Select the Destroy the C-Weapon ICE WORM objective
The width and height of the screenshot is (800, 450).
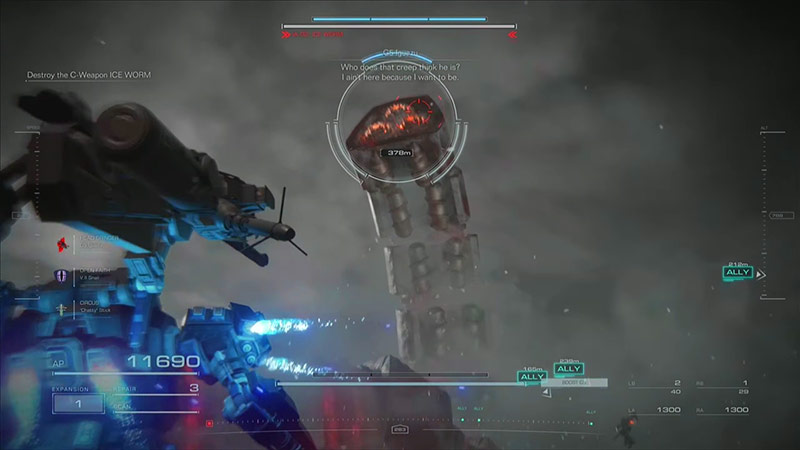89,75
